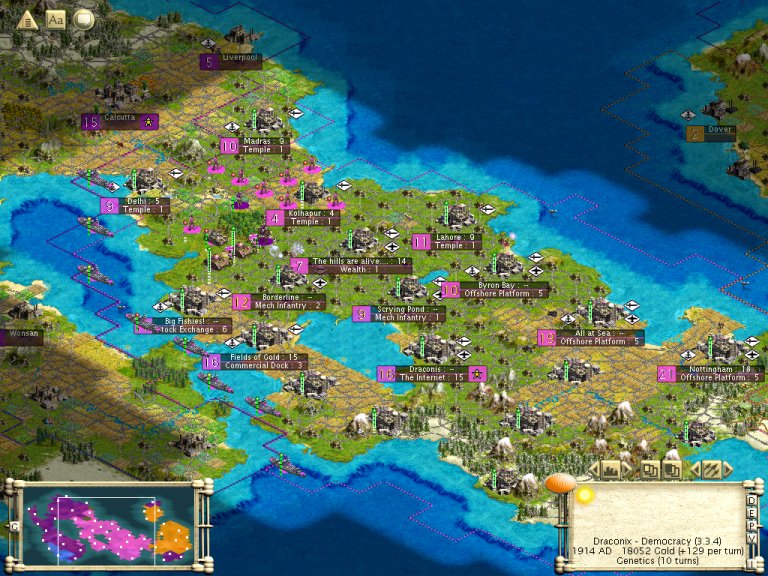Go to previous city with left arrow
Viewport: 768px width, 576px height.
(x=593, y=469)
